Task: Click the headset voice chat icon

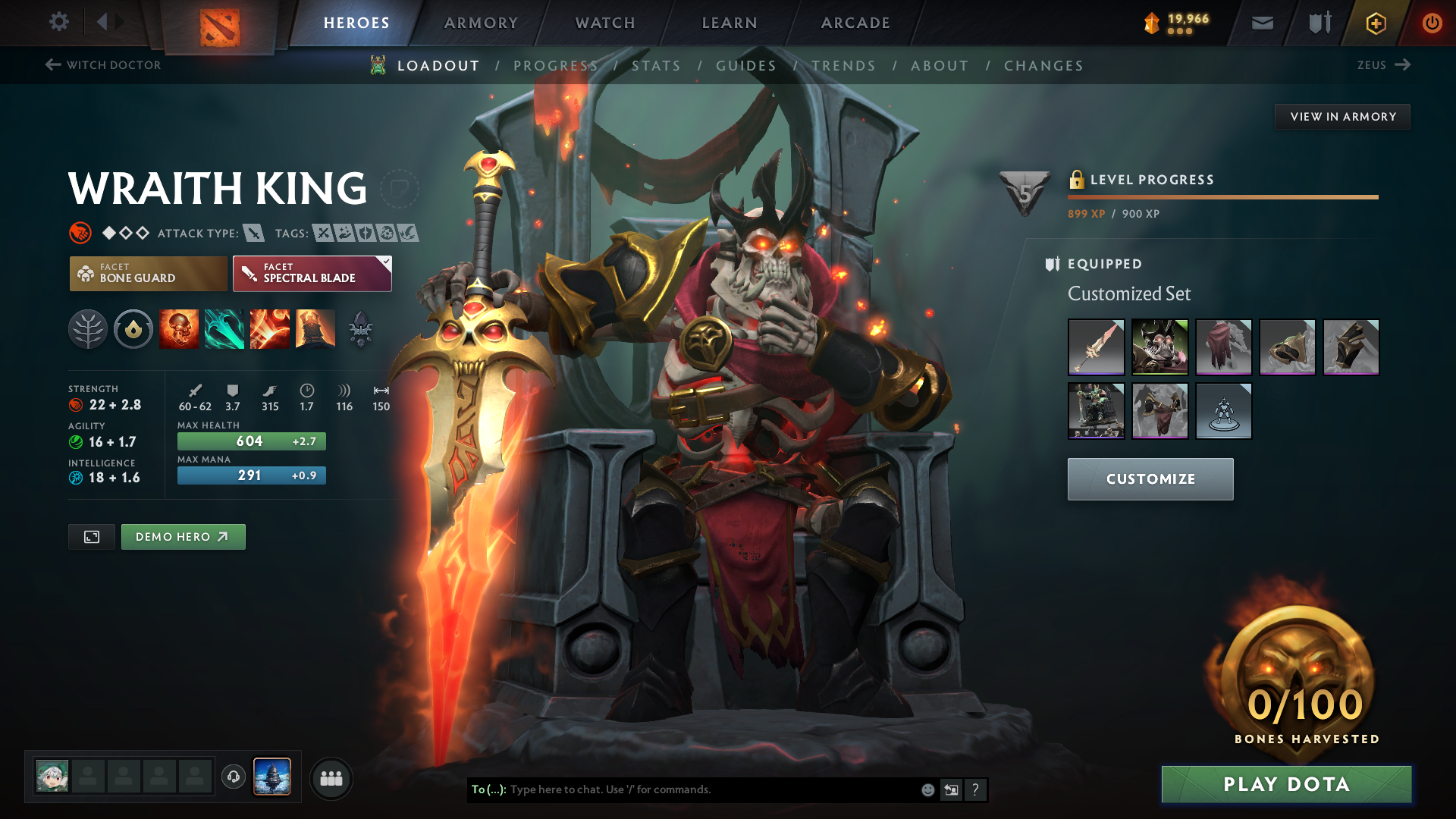Action: coord(233,777)
